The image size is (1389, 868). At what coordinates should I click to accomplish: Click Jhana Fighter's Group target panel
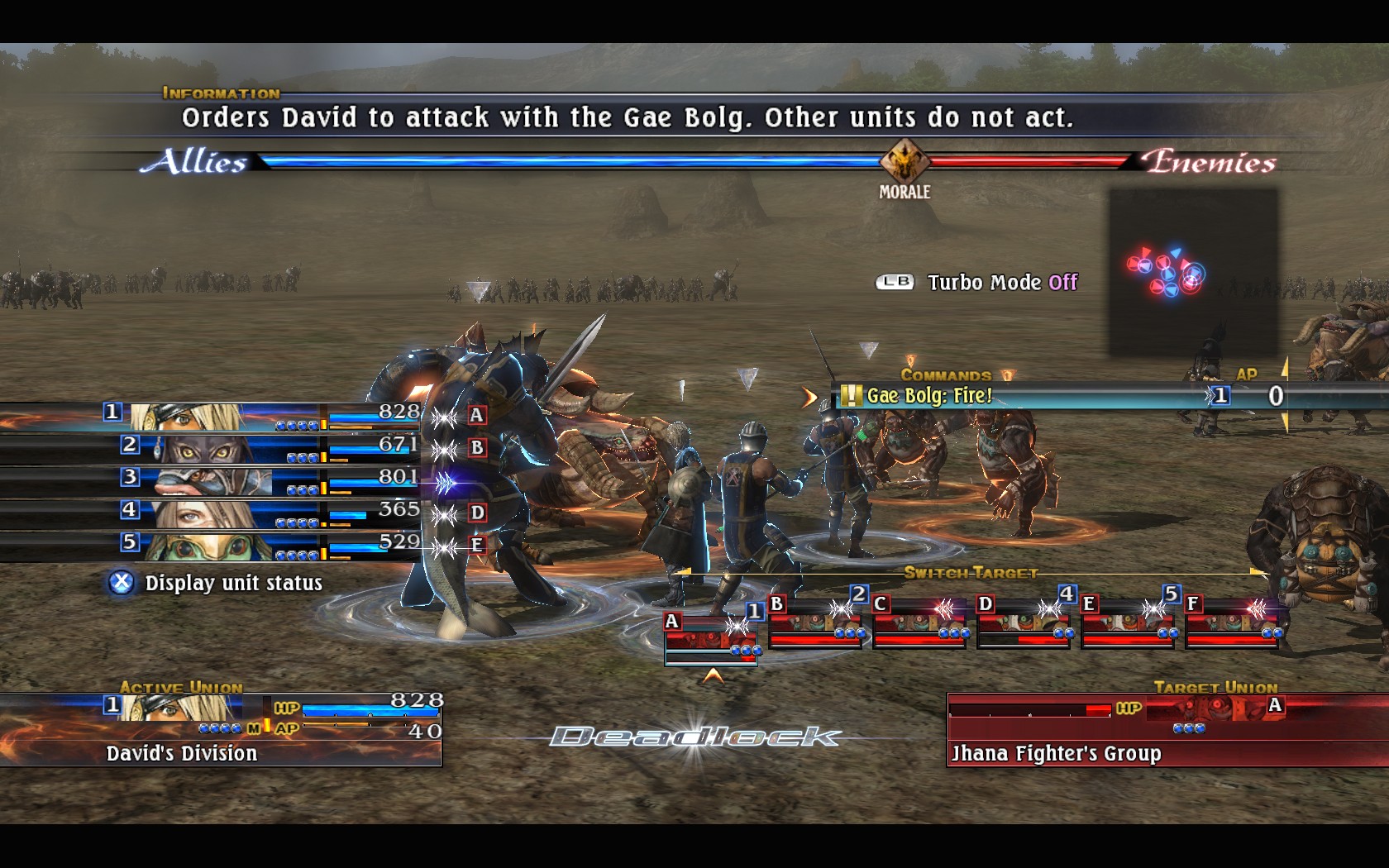click(1166, 729)
